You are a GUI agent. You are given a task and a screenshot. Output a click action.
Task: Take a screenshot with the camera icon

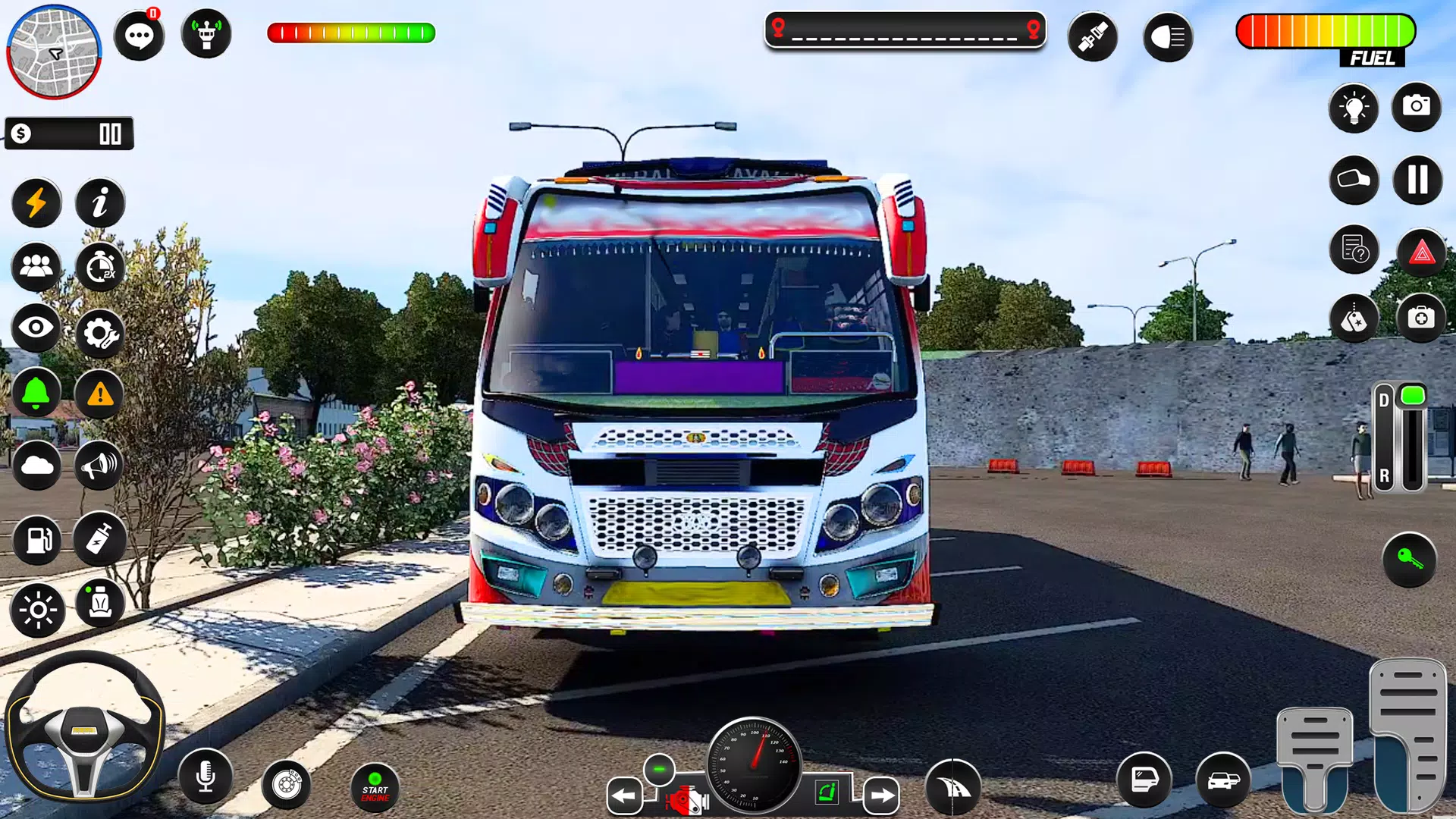point(1416,106)
